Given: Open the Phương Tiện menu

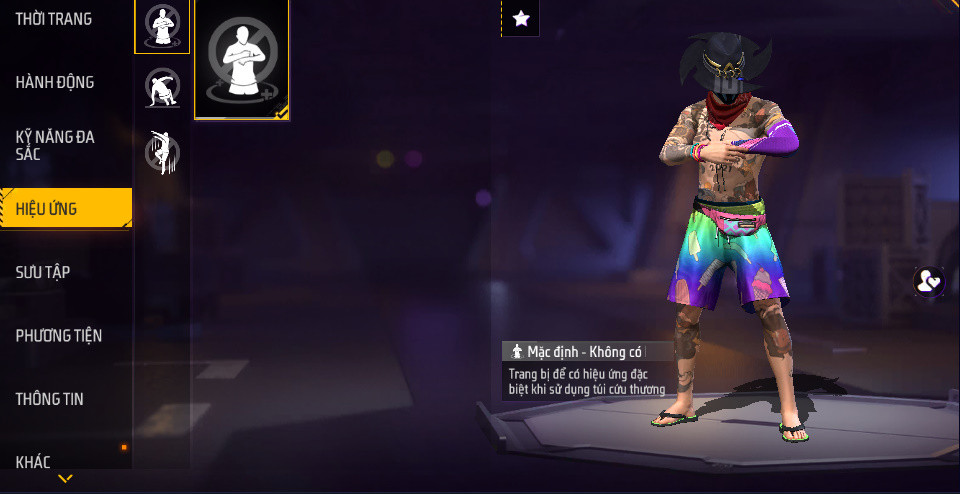Looking at the screenshot, I should click(59, 335).
